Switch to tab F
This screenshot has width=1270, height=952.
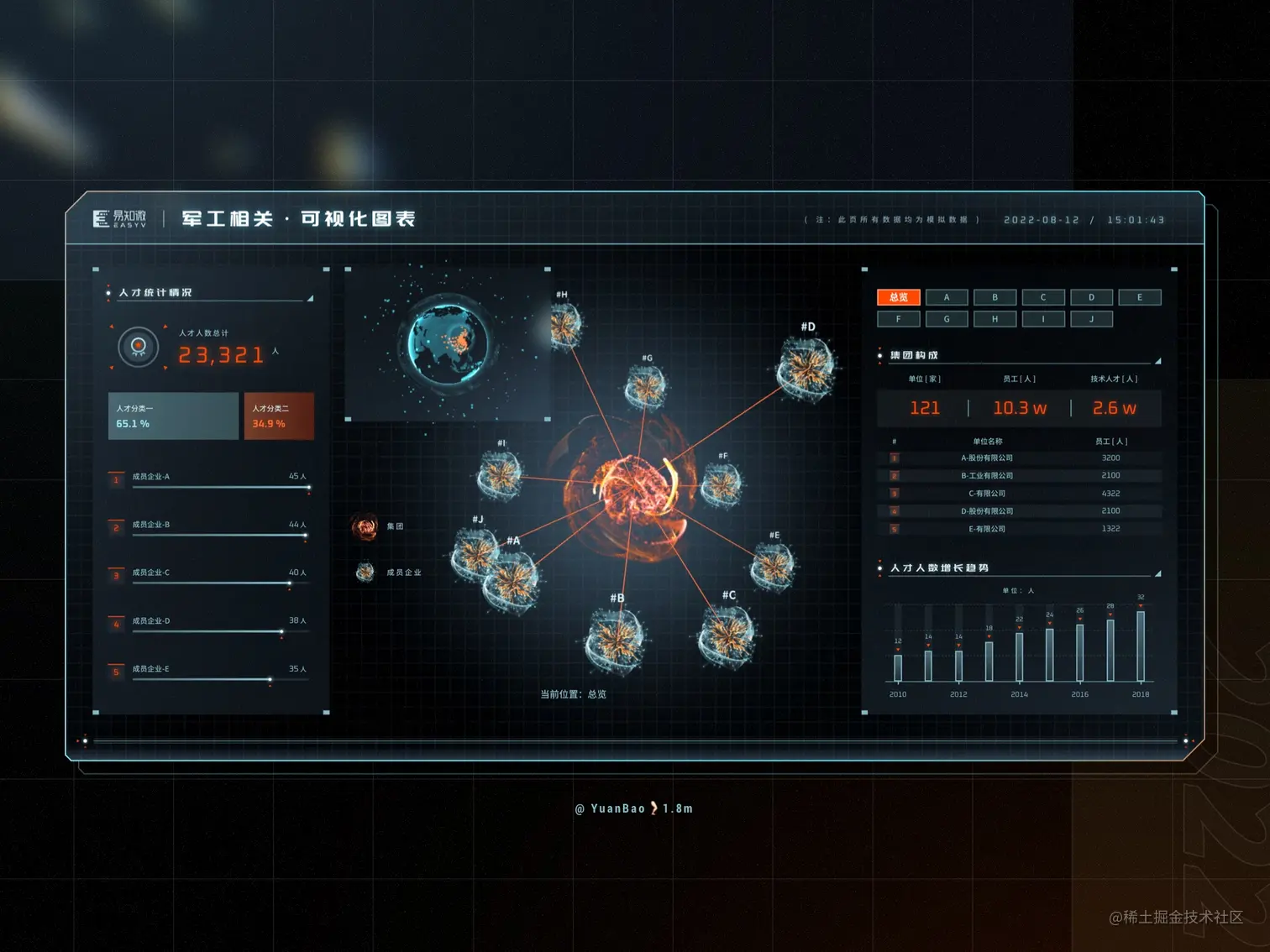pos(898,319)
